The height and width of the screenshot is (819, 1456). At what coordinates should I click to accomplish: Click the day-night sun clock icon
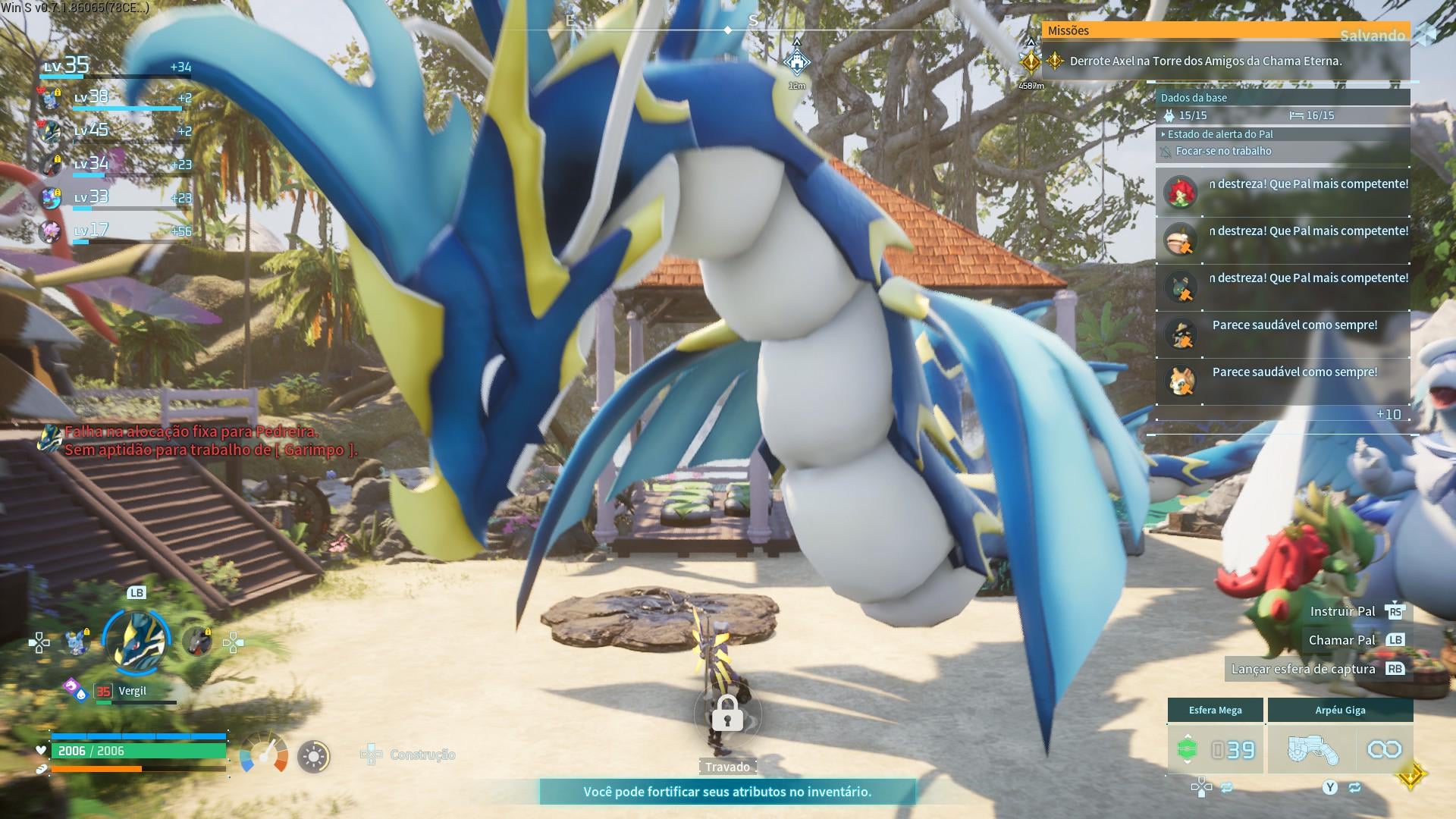[x=314, y=756]
